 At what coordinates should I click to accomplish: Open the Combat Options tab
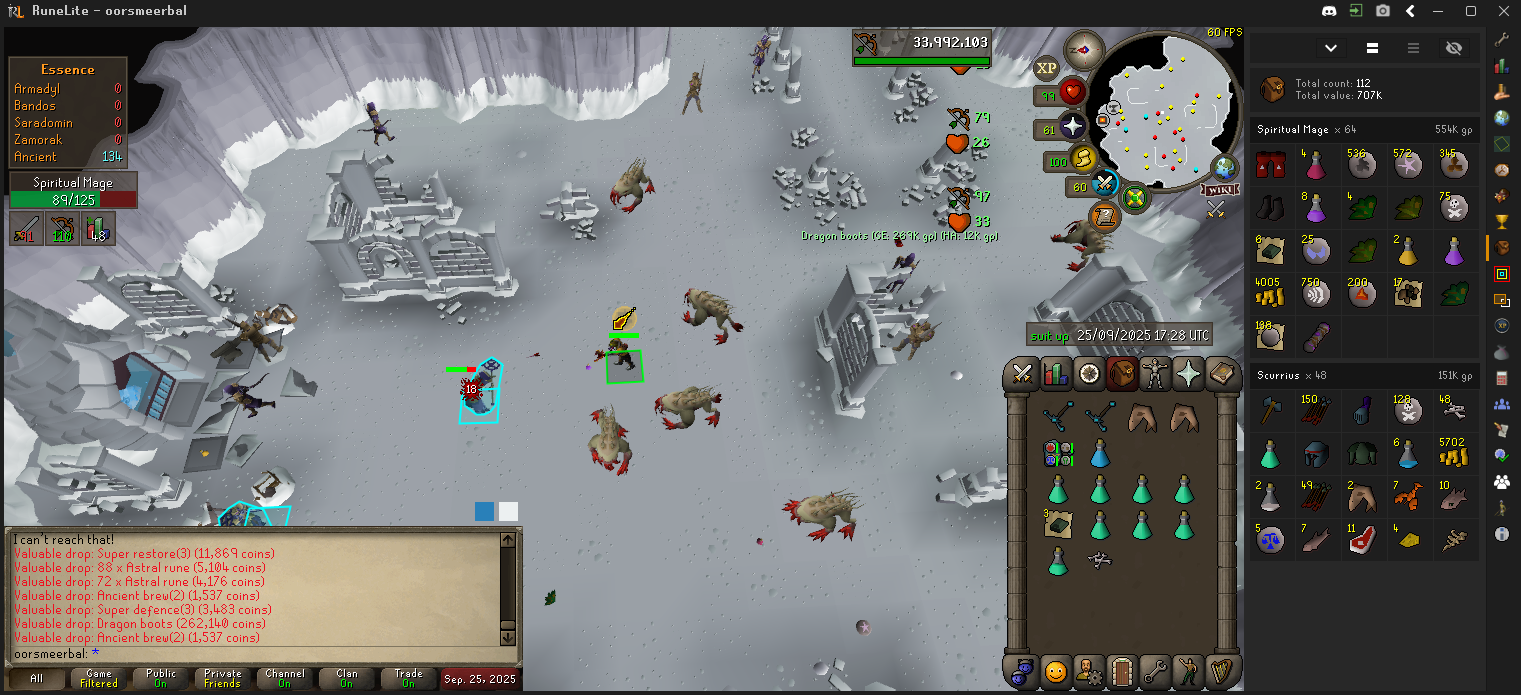(1023, 374)
